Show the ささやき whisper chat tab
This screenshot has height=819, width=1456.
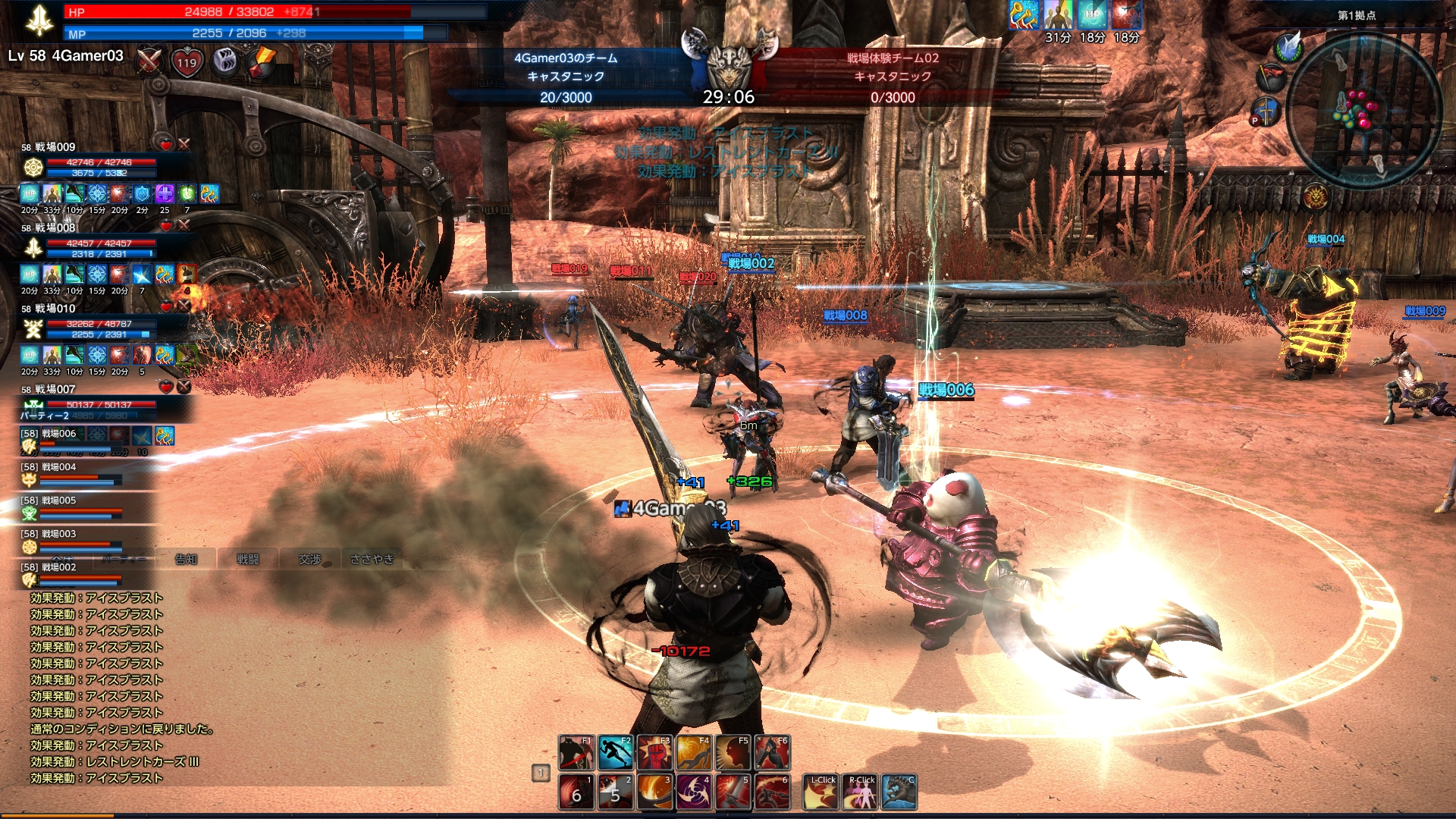coord(372,559)
